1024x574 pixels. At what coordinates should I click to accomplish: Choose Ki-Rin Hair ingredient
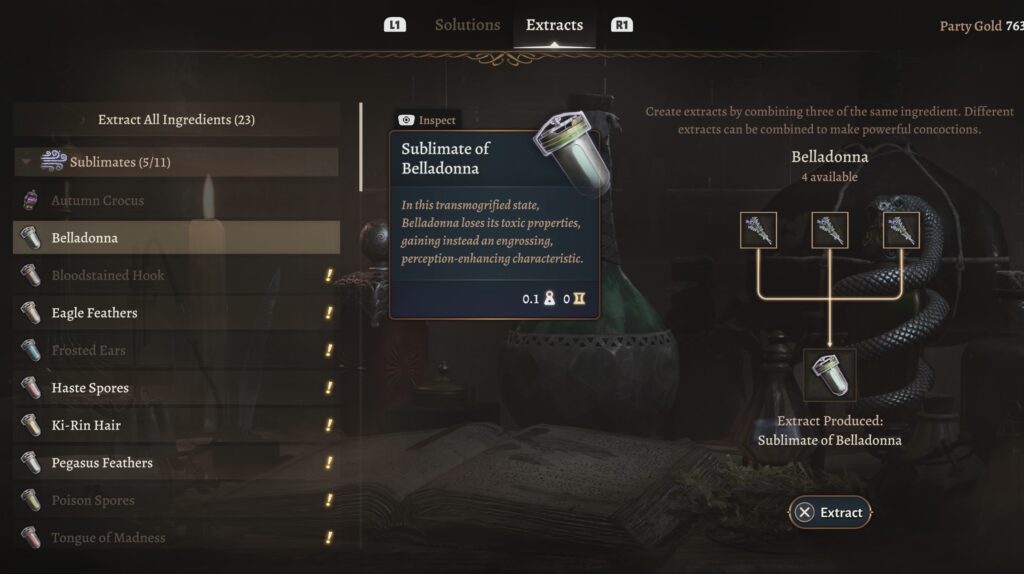(86, 426)
